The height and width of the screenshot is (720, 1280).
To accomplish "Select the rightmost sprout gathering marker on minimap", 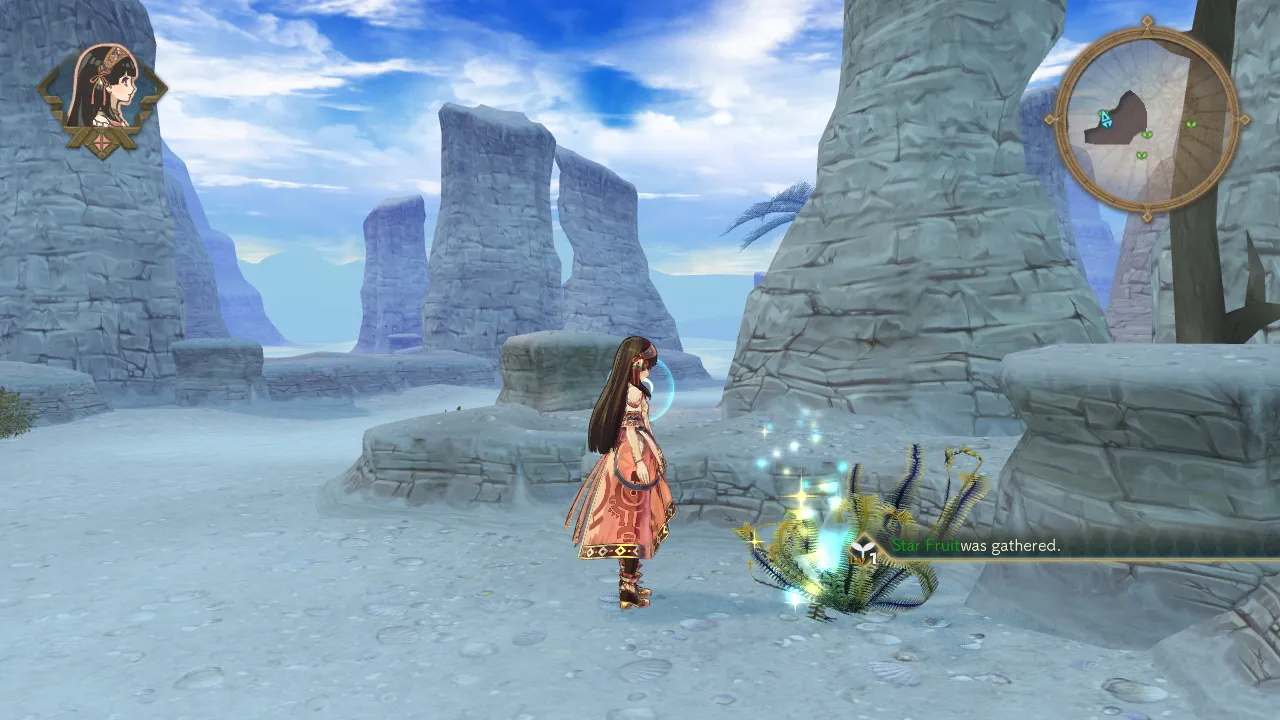I will [x=1191, y=124].
